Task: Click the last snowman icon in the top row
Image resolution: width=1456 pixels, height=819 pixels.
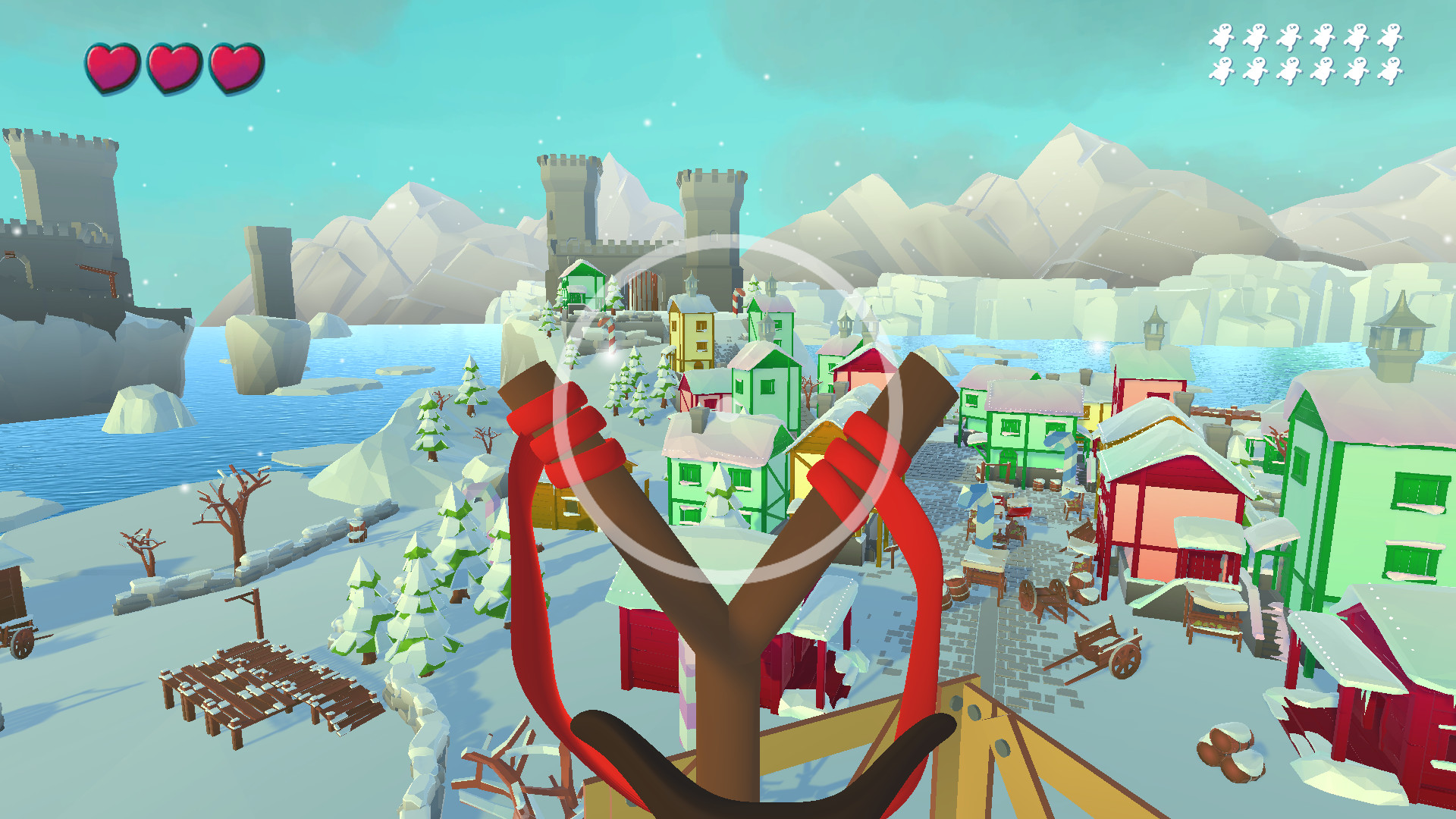Action: pyautogui.click(x=1392, y=34)
